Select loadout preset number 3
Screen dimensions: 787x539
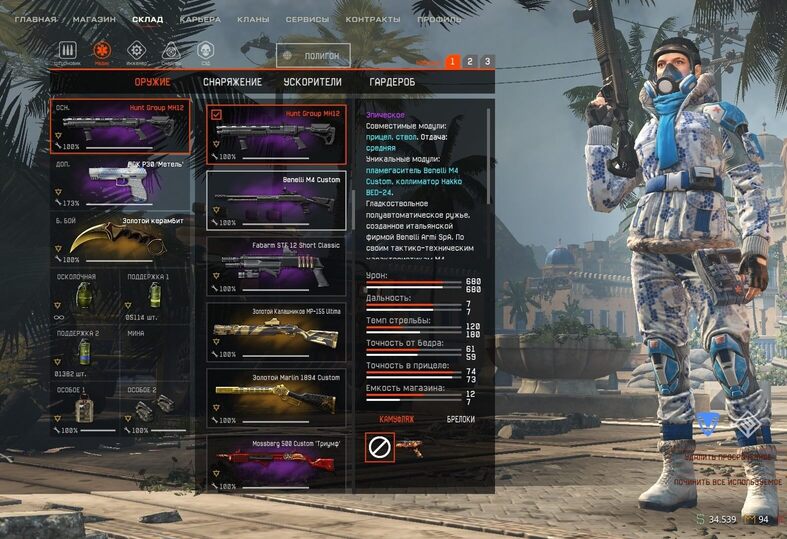[x=487, y=62]
